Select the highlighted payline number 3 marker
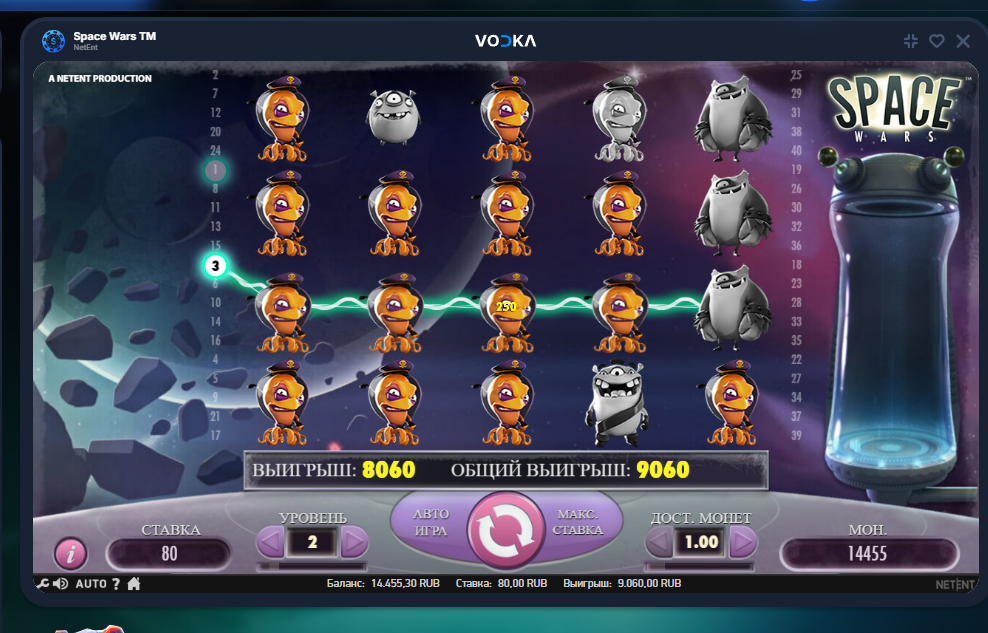The image size is (988, 633). [x=216, y=266]
